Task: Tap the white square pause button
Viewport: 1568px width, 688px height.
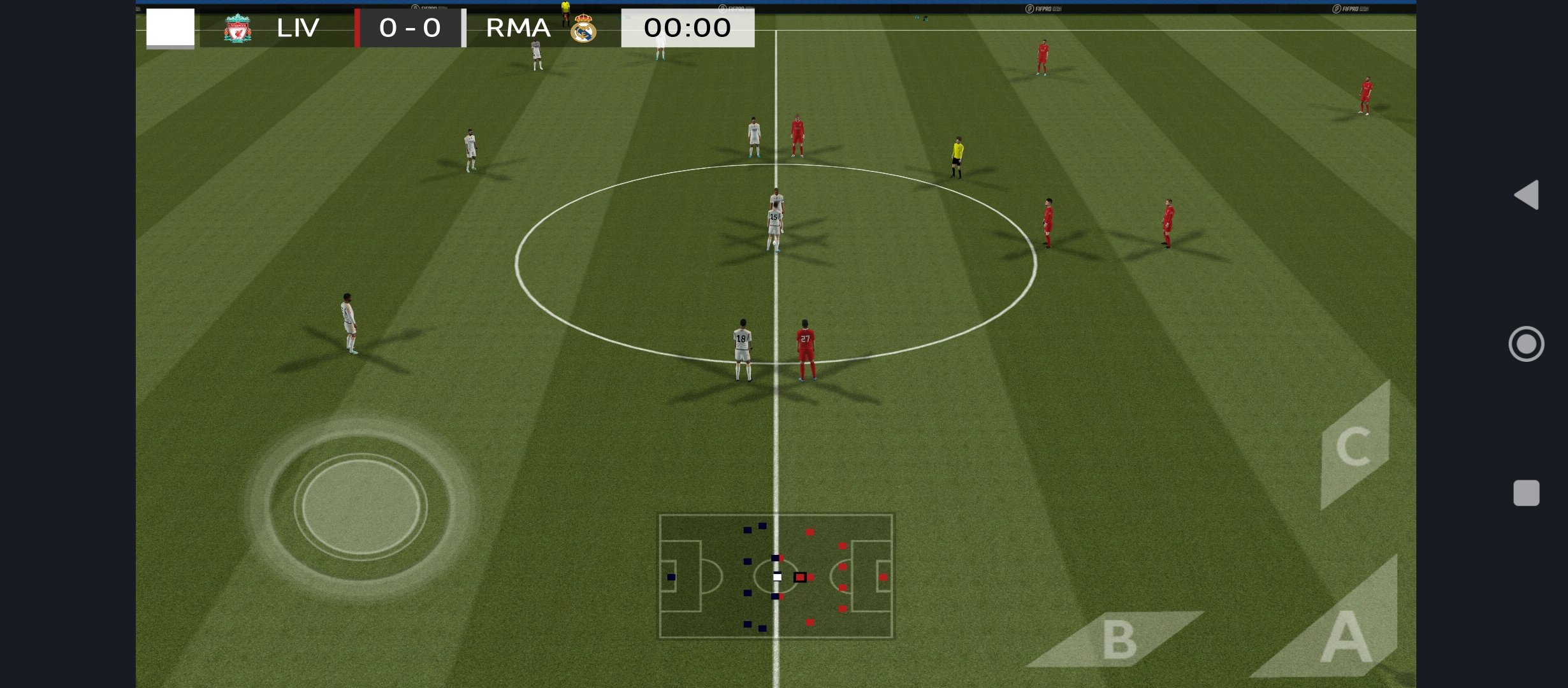Action: click(x=170, y=27)
